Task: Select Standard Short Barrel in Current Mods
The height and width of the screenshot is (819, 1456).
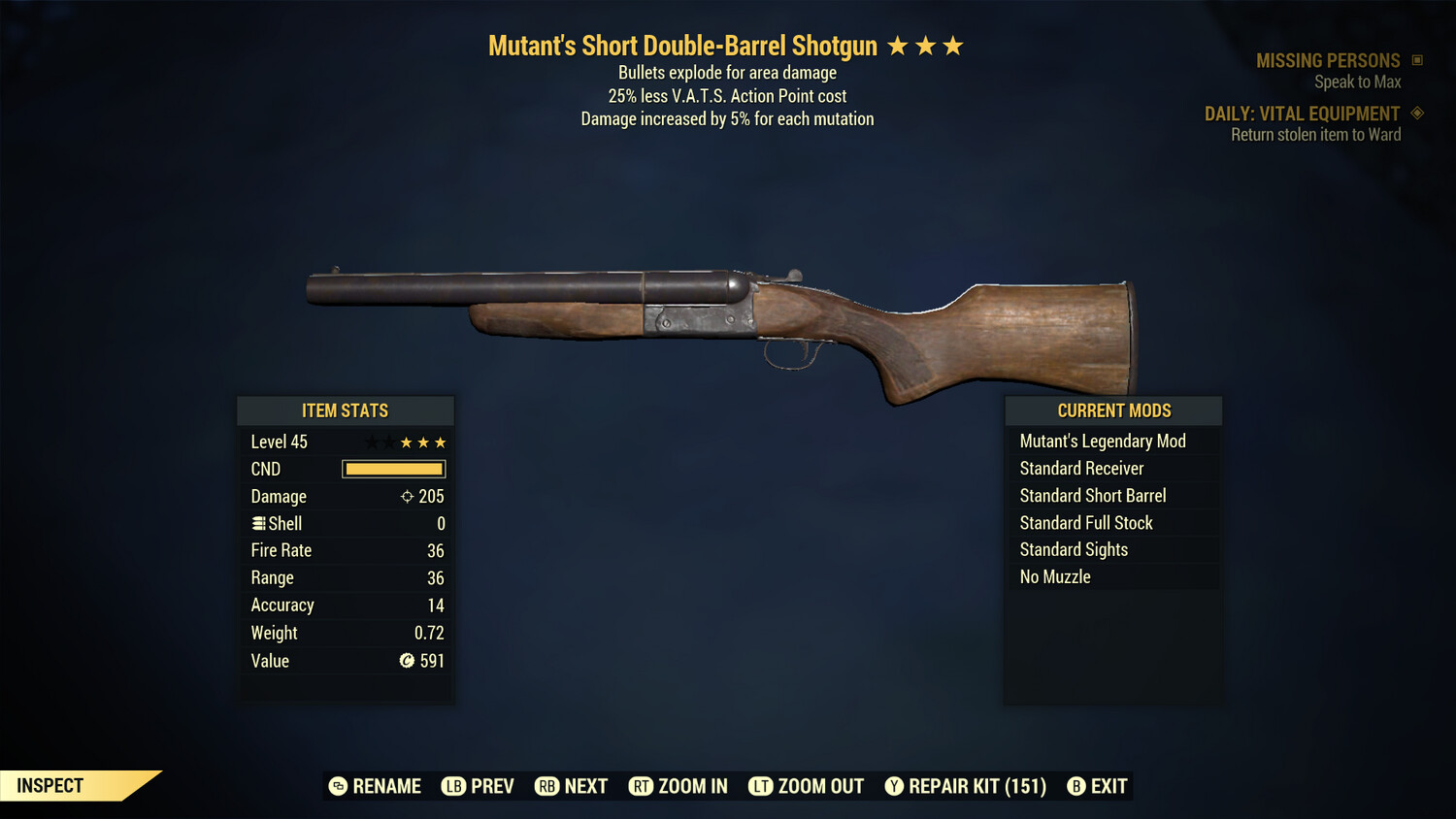Action: click(x=1093, y=495)
